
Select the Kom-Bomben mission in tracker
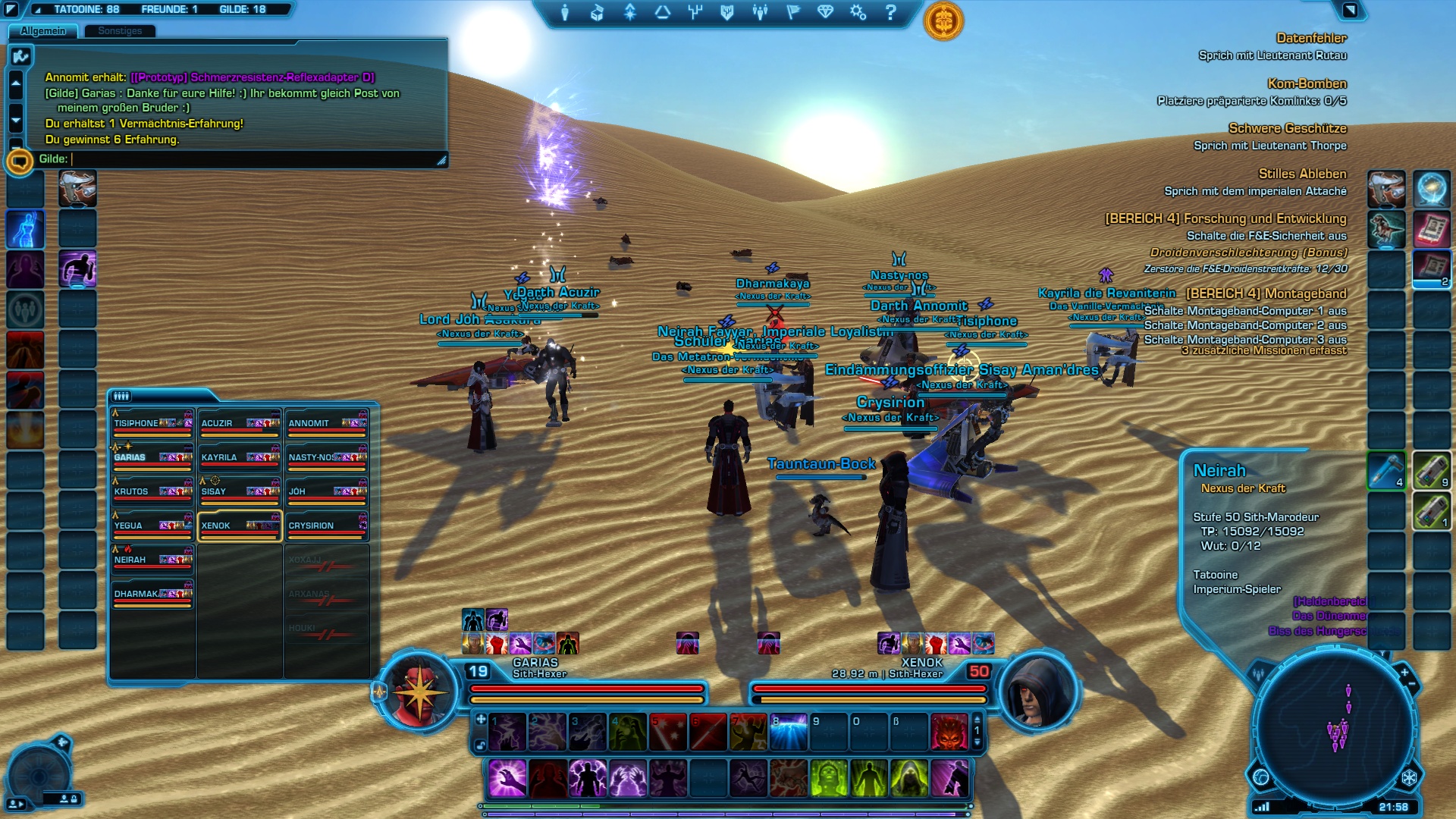point(1307,84)
